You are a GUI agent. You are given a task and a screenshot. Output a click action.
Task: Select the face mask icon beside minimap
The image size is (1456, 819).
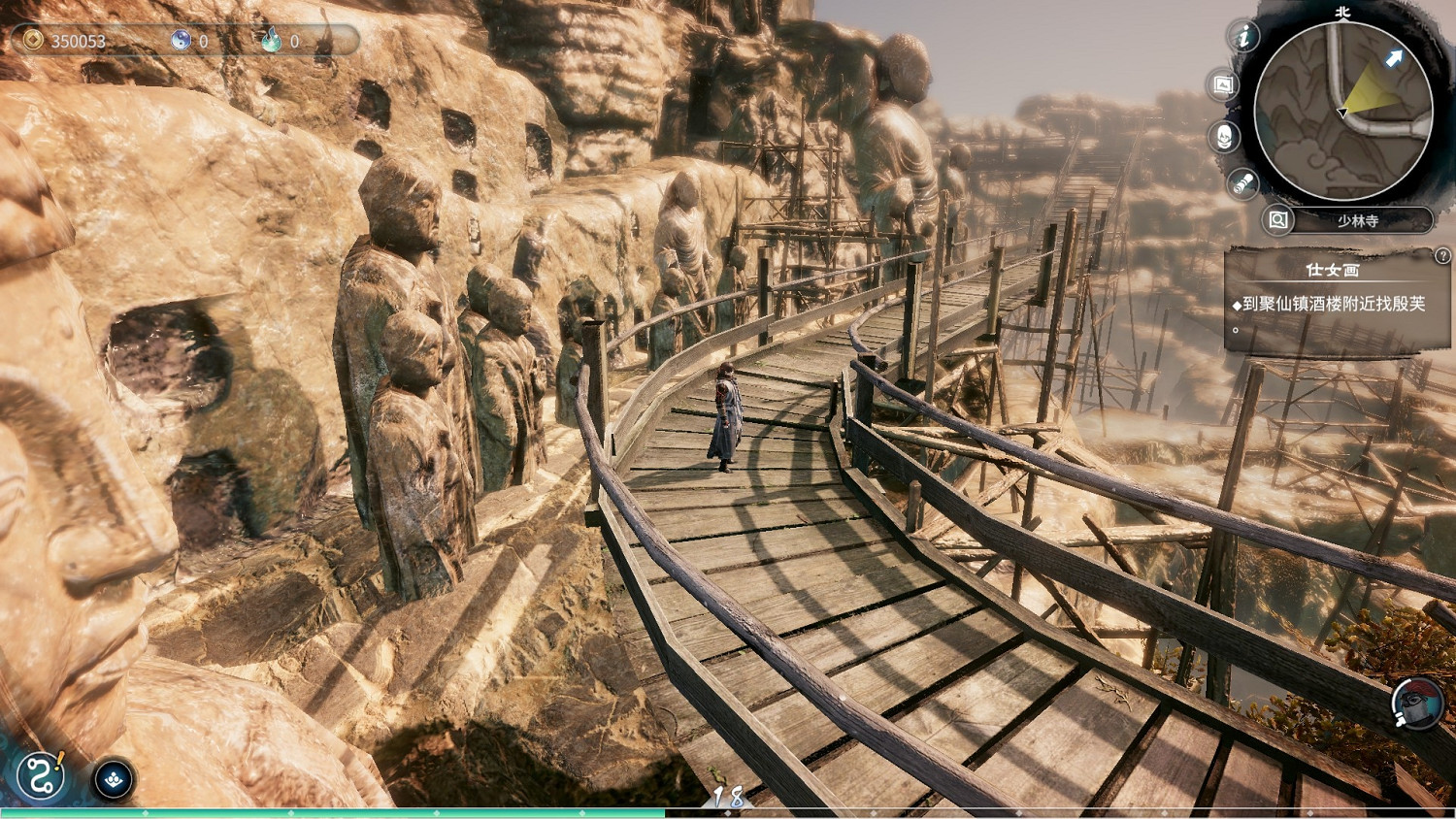coord(1225,136)
